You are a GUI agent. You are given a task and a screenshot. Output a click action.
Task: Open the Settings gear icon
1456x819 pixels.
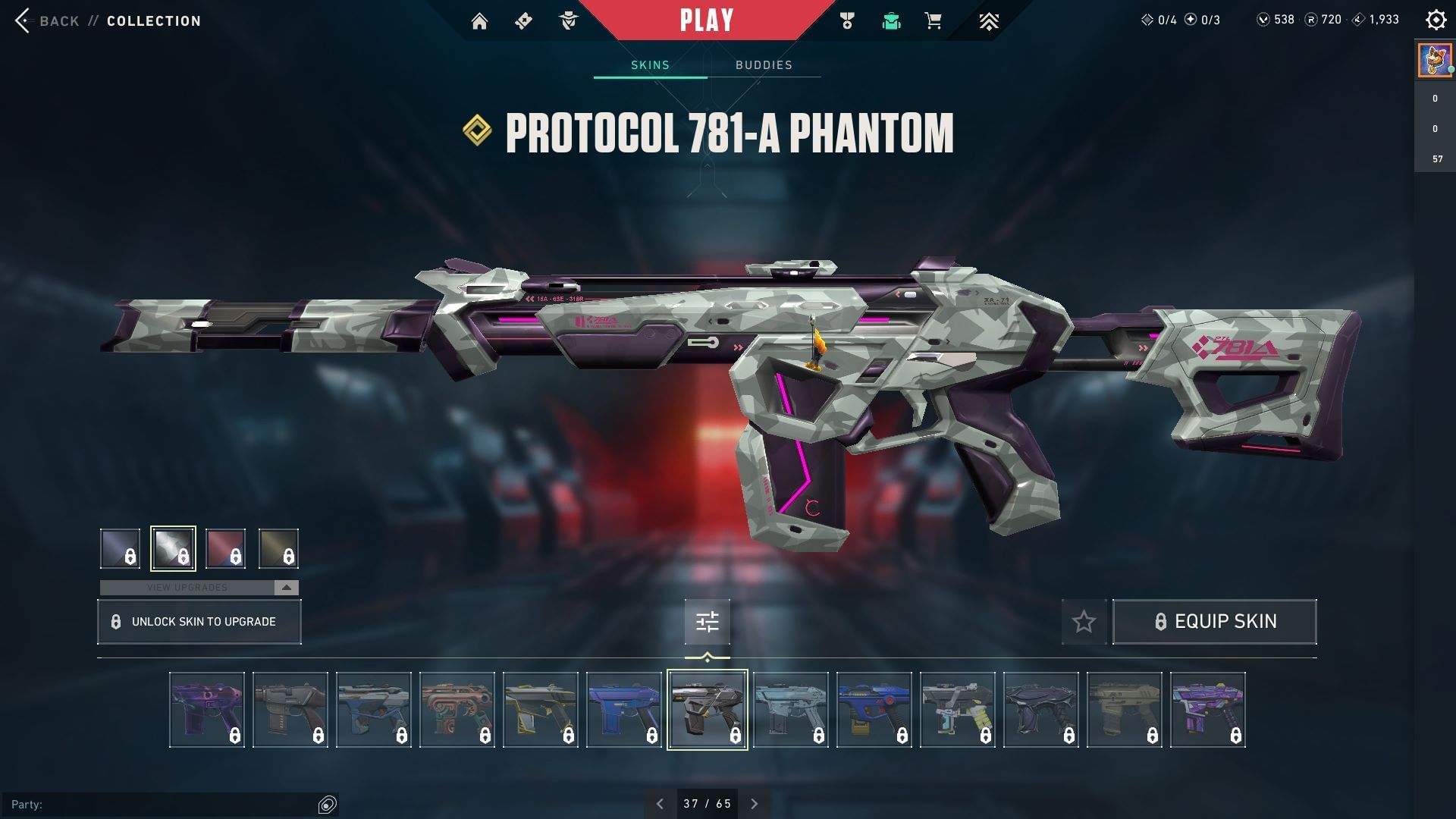[1436, 20]
